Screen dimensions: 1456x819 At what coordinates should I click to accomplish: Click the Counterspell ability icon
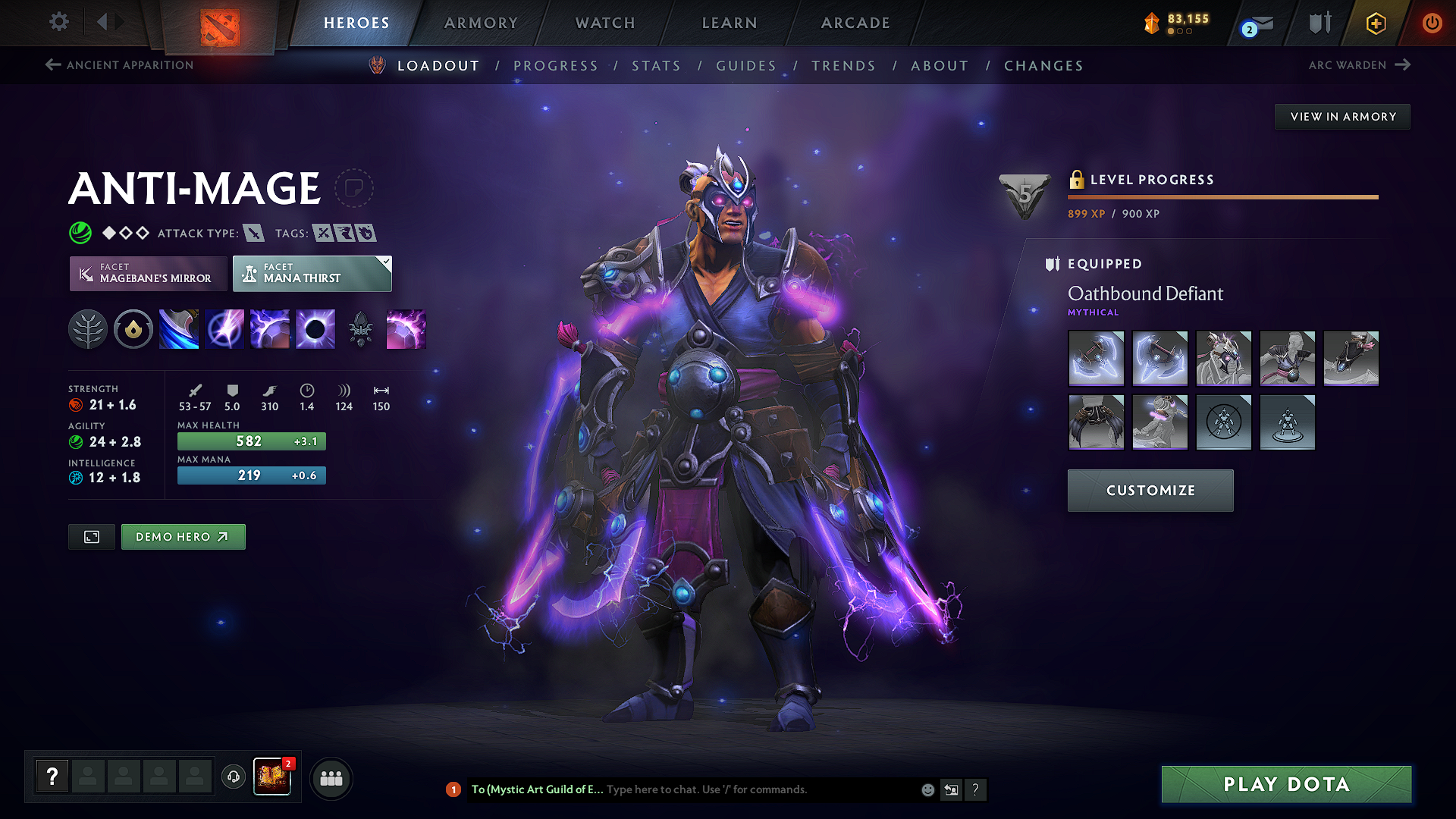270,328
